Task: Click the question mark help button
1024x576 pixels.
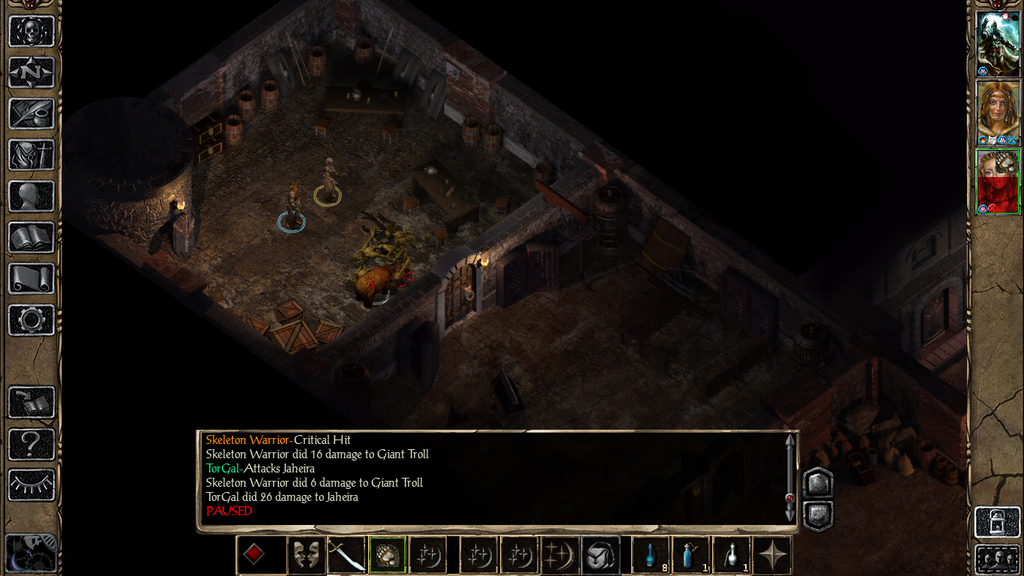Action: (31, 443)
